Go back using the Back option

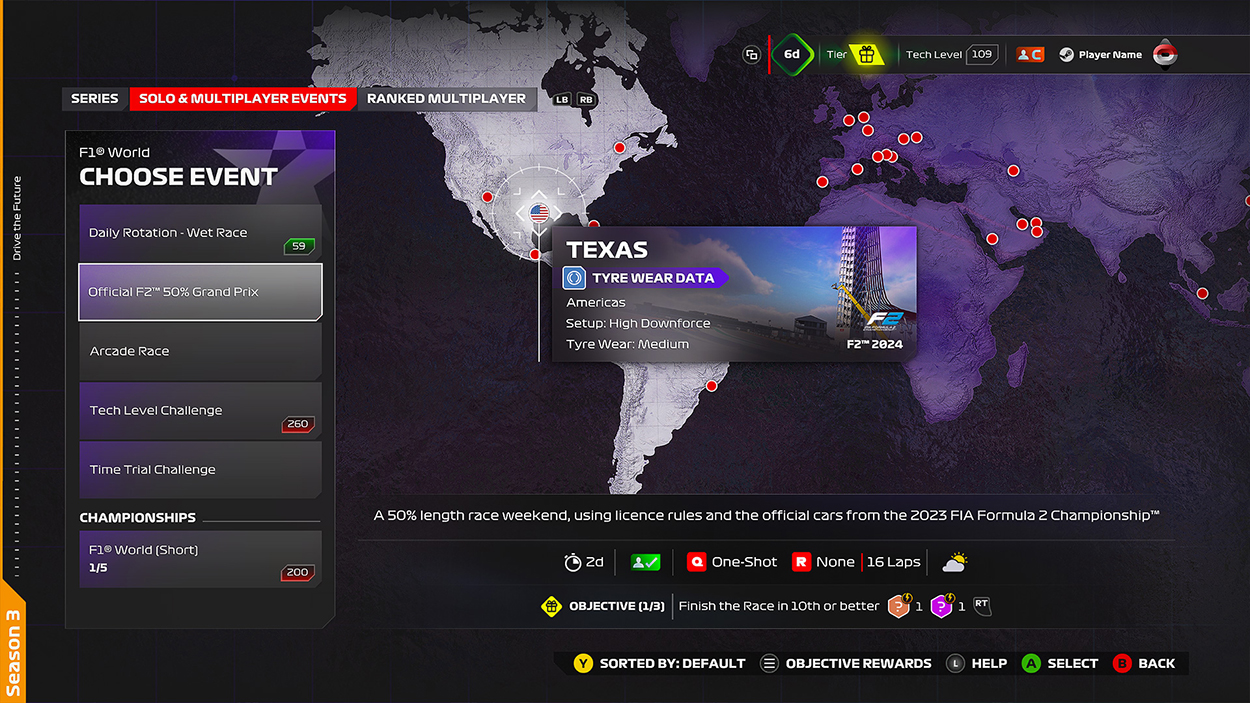pyautogui.click(x=1145, y=663)
